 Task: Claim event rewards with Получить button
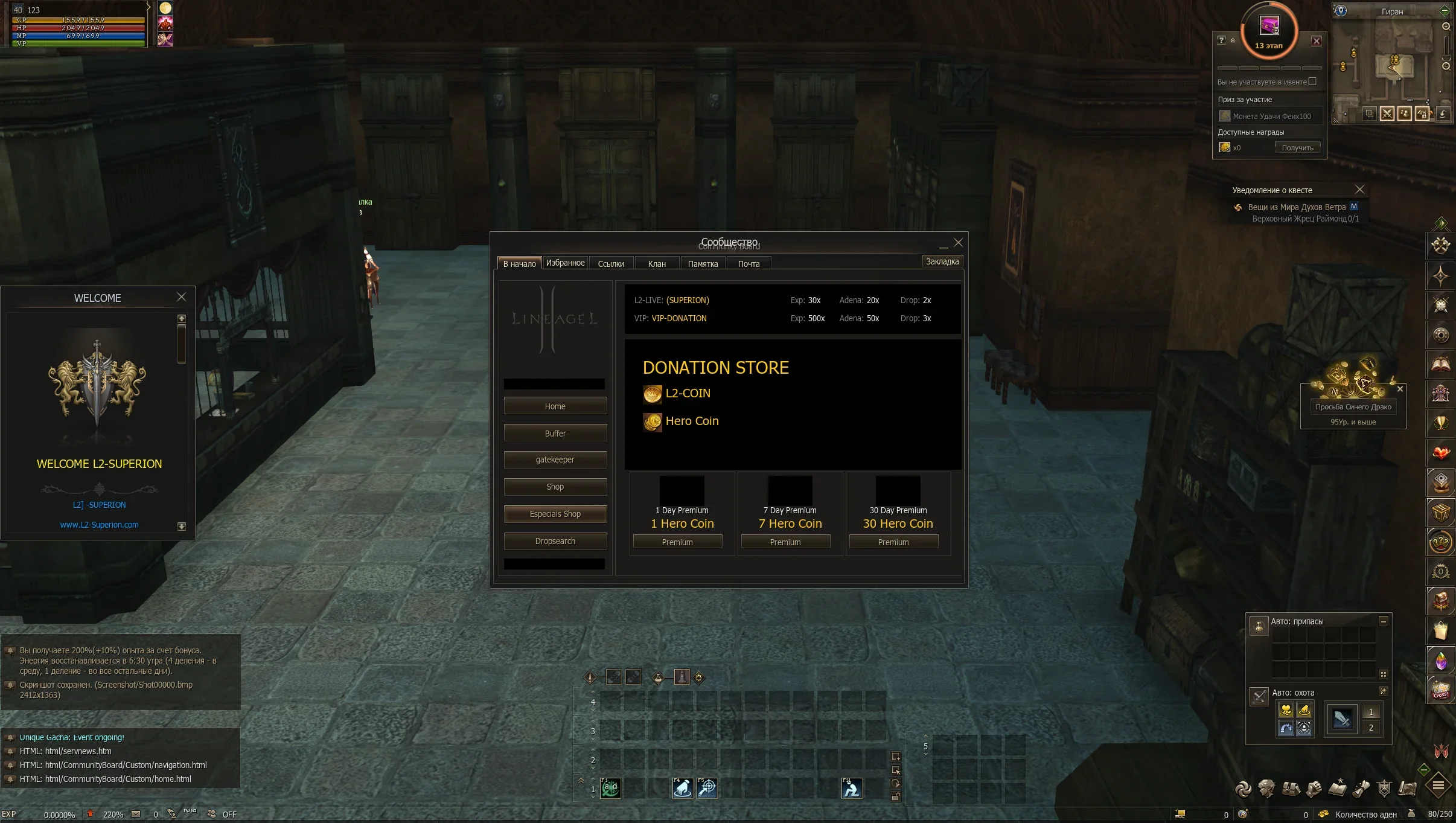(1297, 148)
